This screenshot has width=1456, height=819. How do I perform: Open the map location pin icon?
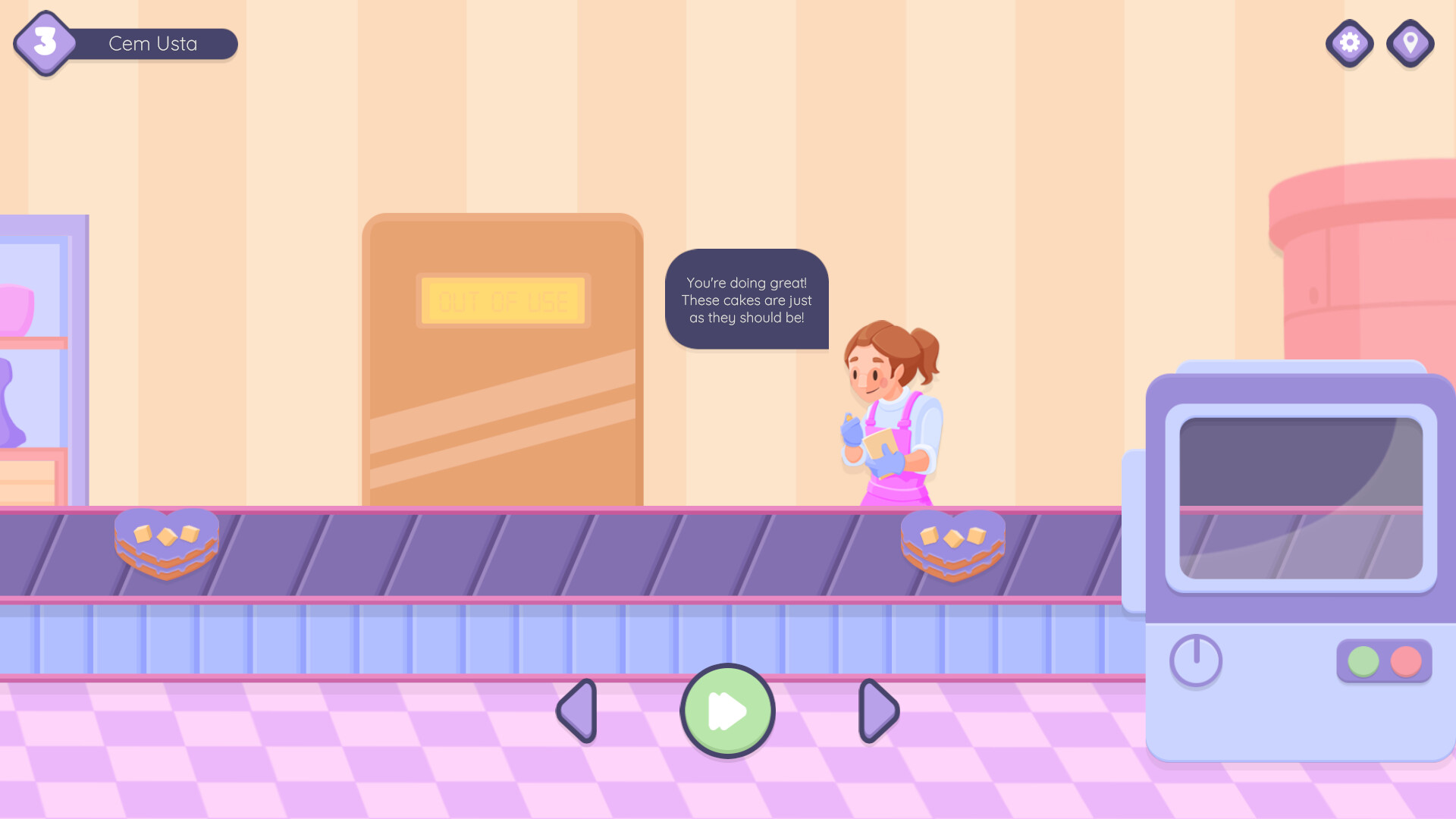tap(1410, 43)
